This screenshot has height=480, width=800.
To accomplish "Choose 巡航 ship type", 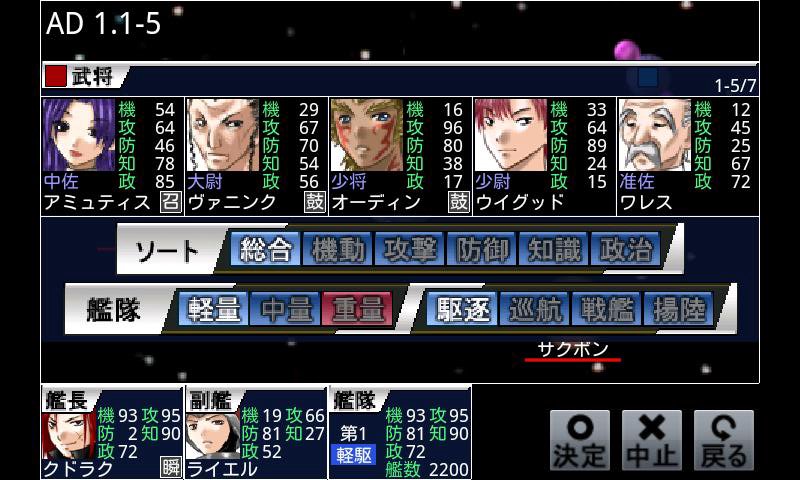I will pos(535,309).
